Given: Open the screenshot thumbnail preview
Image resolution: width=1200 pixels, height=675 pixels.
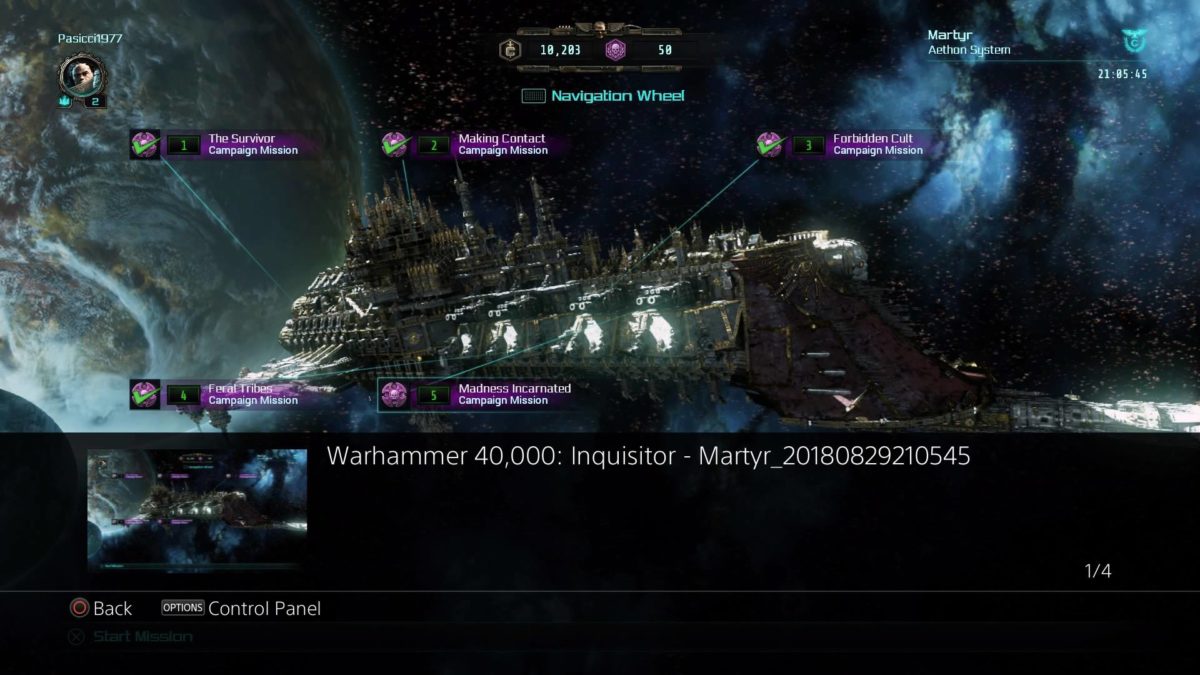Looking at the screenshot, I should pos(197,509).
